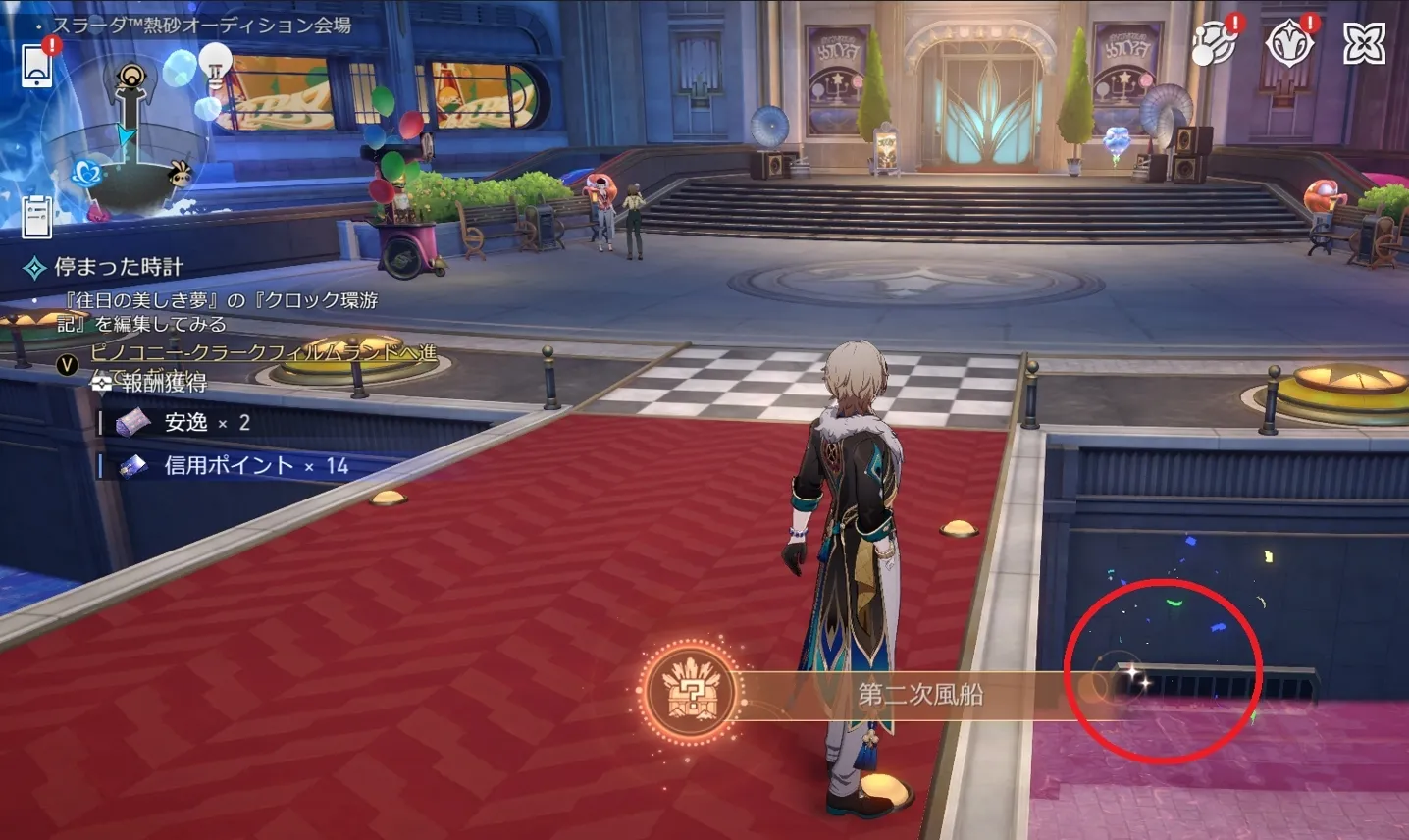Open the connected-nodes icon with red alert
Viewport: 1409px width, 840px height.
point(1214,42)
